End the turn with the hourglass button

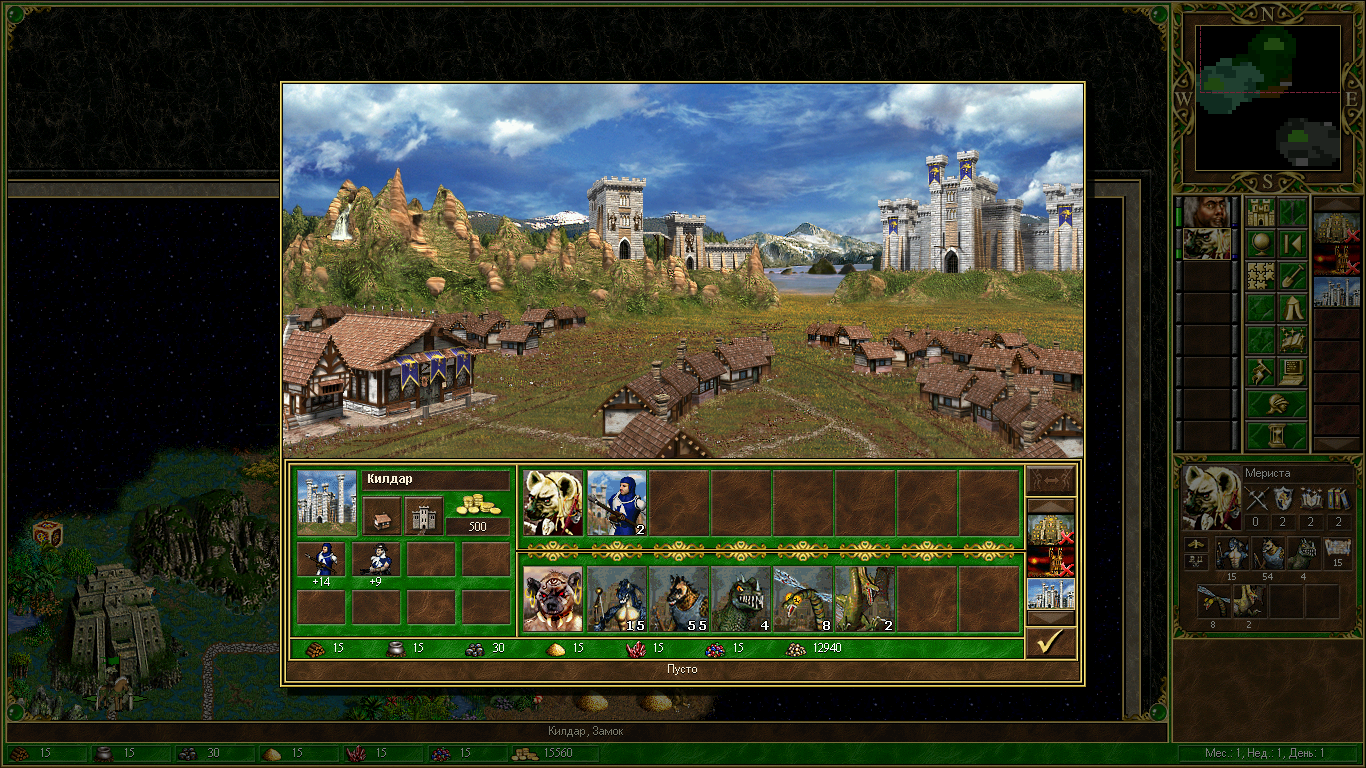1276,436
